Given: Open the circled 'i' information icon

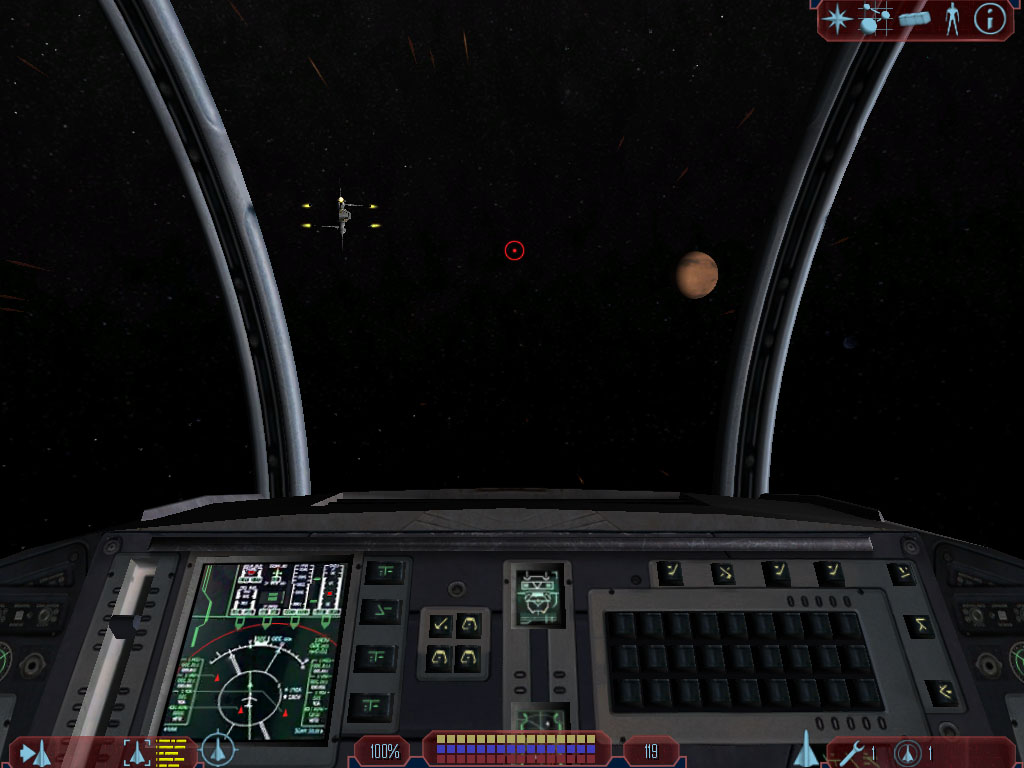Looking at the screenshot, I should pyautogui.click(x=989, y=19).
